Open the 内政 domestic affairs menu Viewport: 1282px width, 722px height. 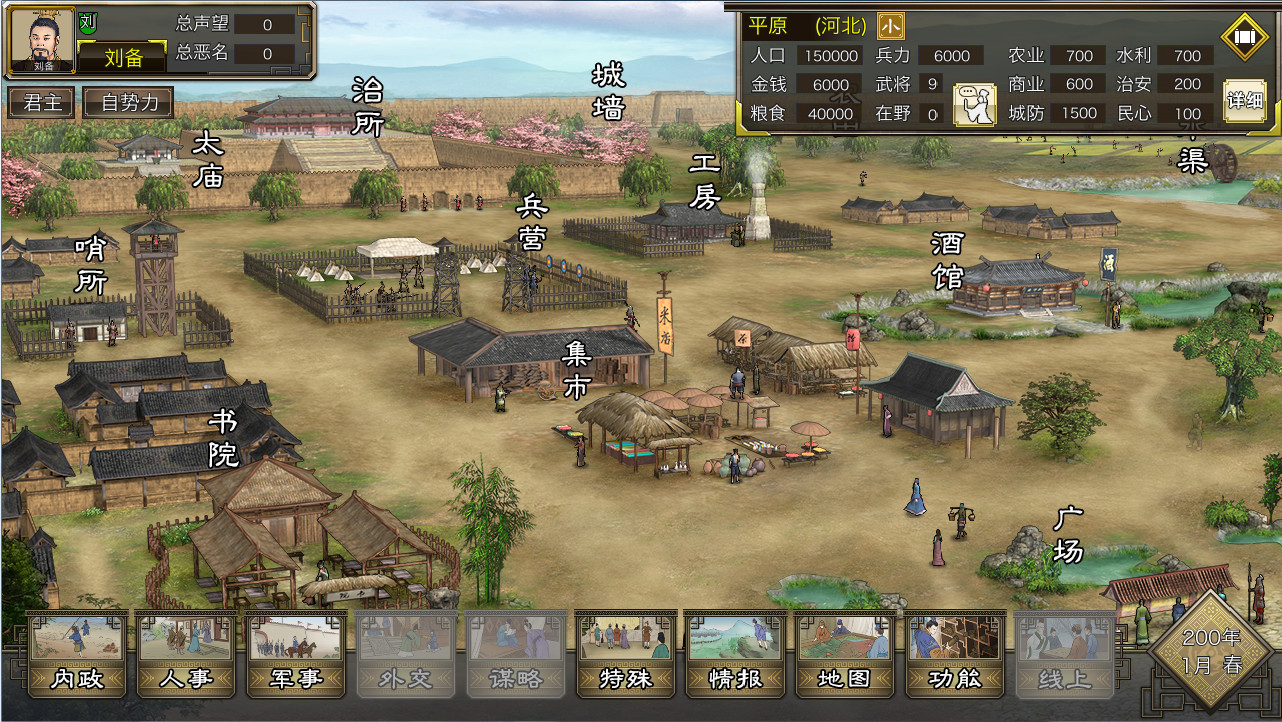point(76,653)
